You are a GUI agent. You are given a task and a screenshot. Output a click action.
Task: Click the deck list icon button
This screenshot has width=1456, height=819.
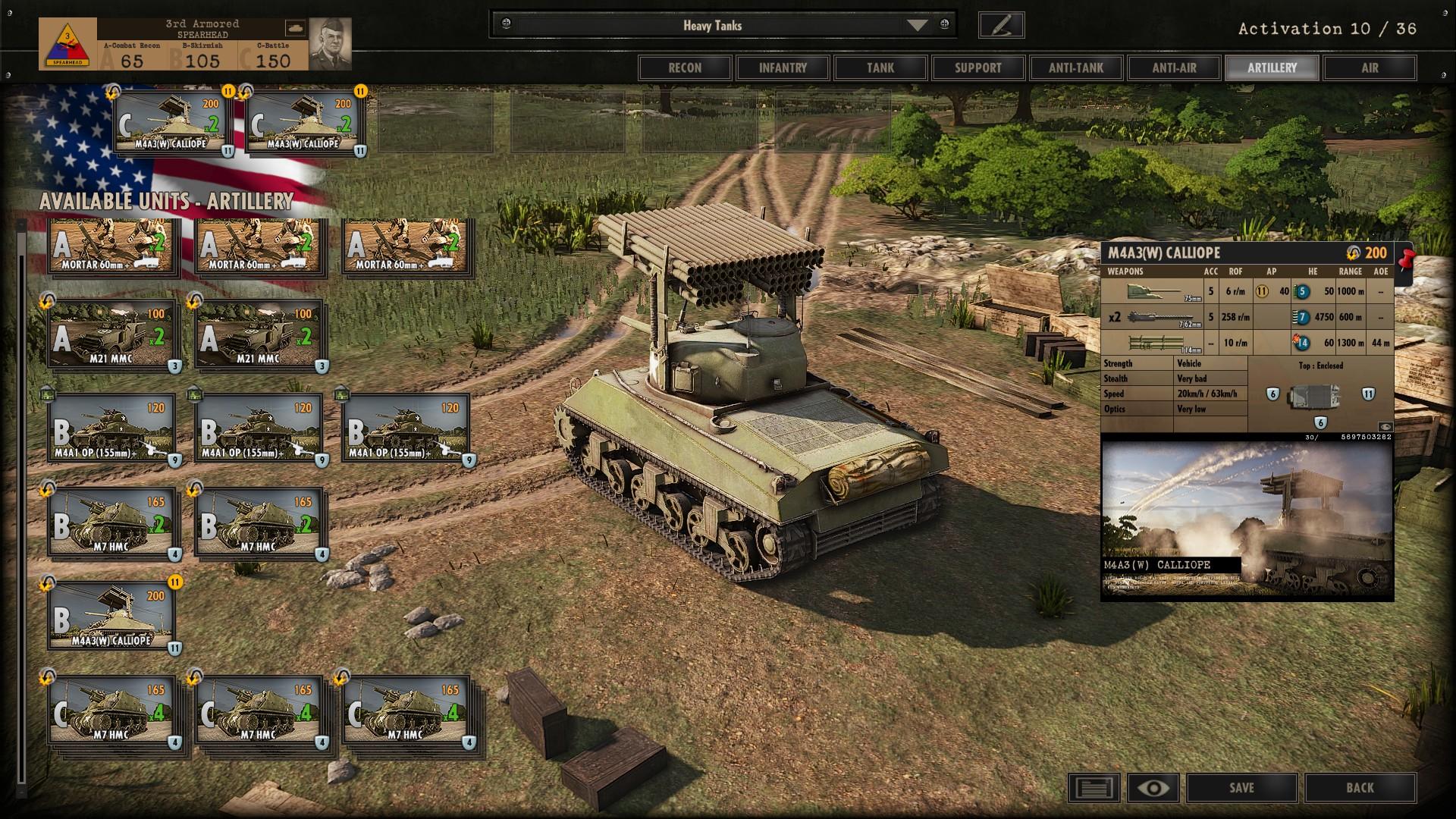(x=1094, y=788)
